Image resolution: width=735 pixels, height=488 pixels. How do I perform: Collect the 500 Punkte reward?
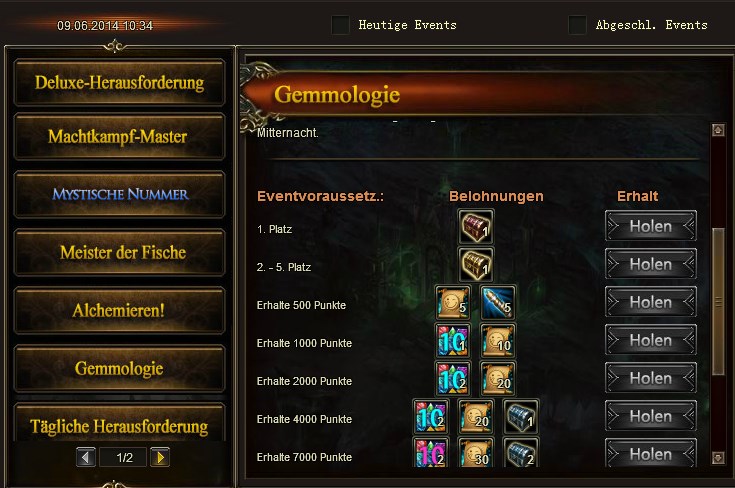click(x=650, y=303)
